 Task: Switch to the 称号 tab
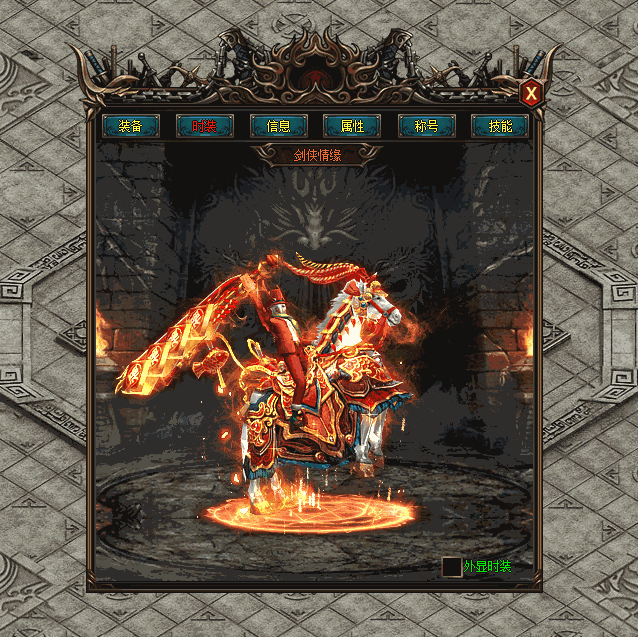pos(427,126)
